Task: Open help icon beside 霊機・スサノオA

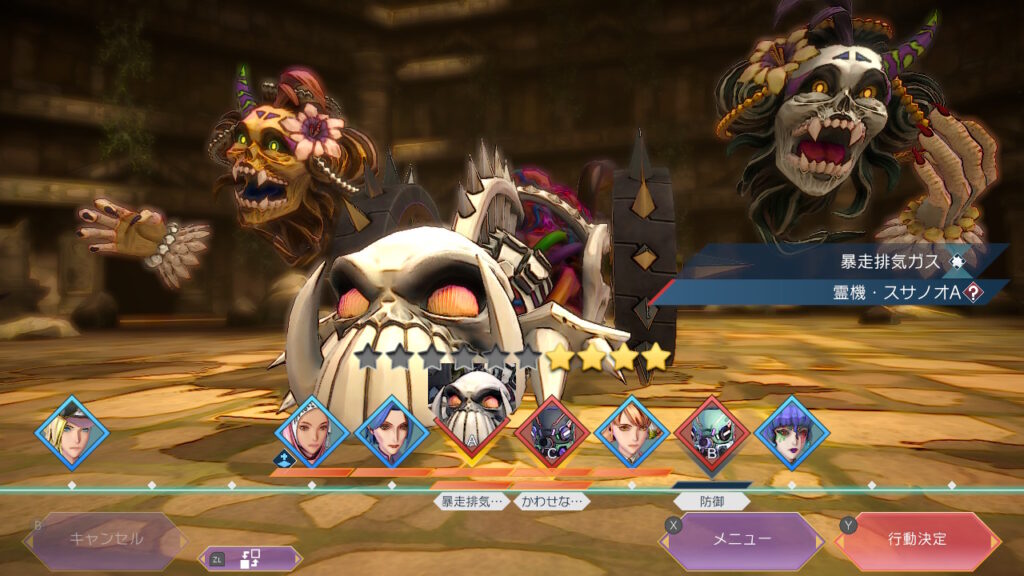Action: [x=968, y=292]
